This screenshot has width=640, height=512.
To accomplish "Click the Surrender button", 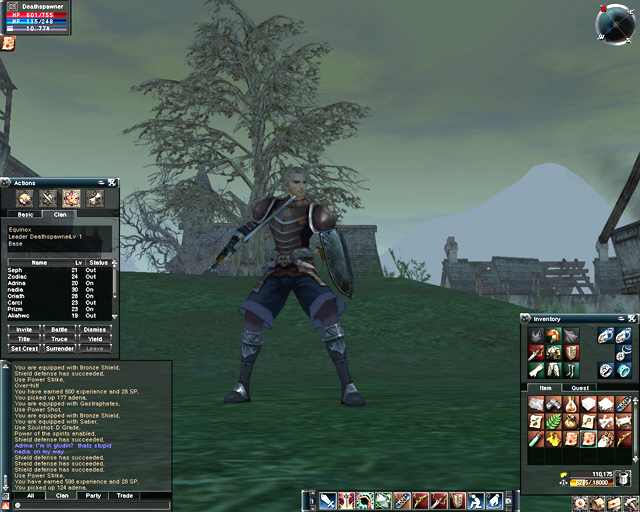I will tap(59, 348).
